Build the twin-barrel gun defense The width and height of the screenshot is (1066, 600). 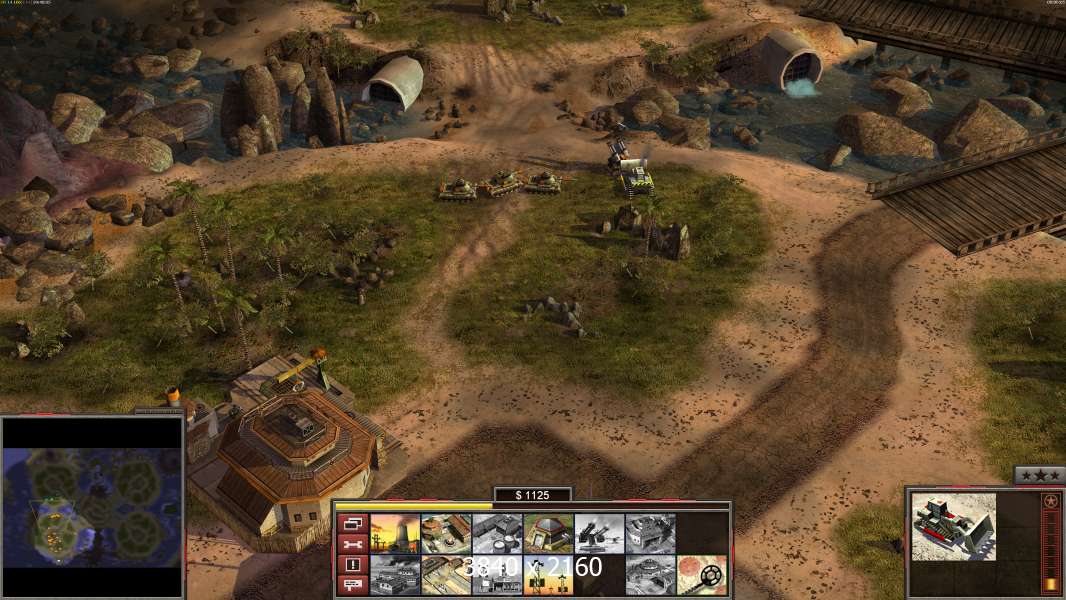(x=599, y=533)
